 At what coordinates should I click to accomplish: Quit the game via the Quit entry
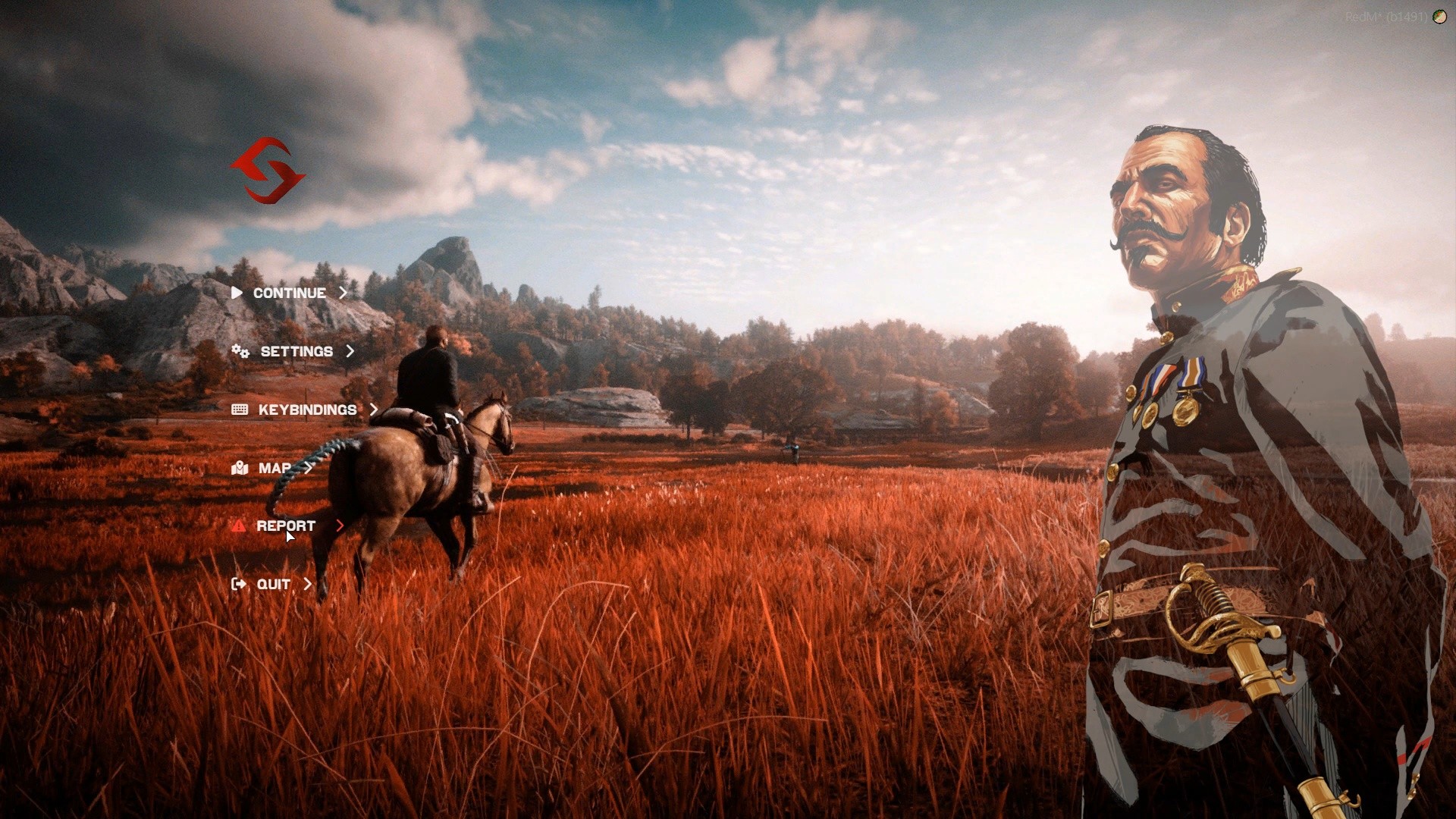[x=273, y=584]
